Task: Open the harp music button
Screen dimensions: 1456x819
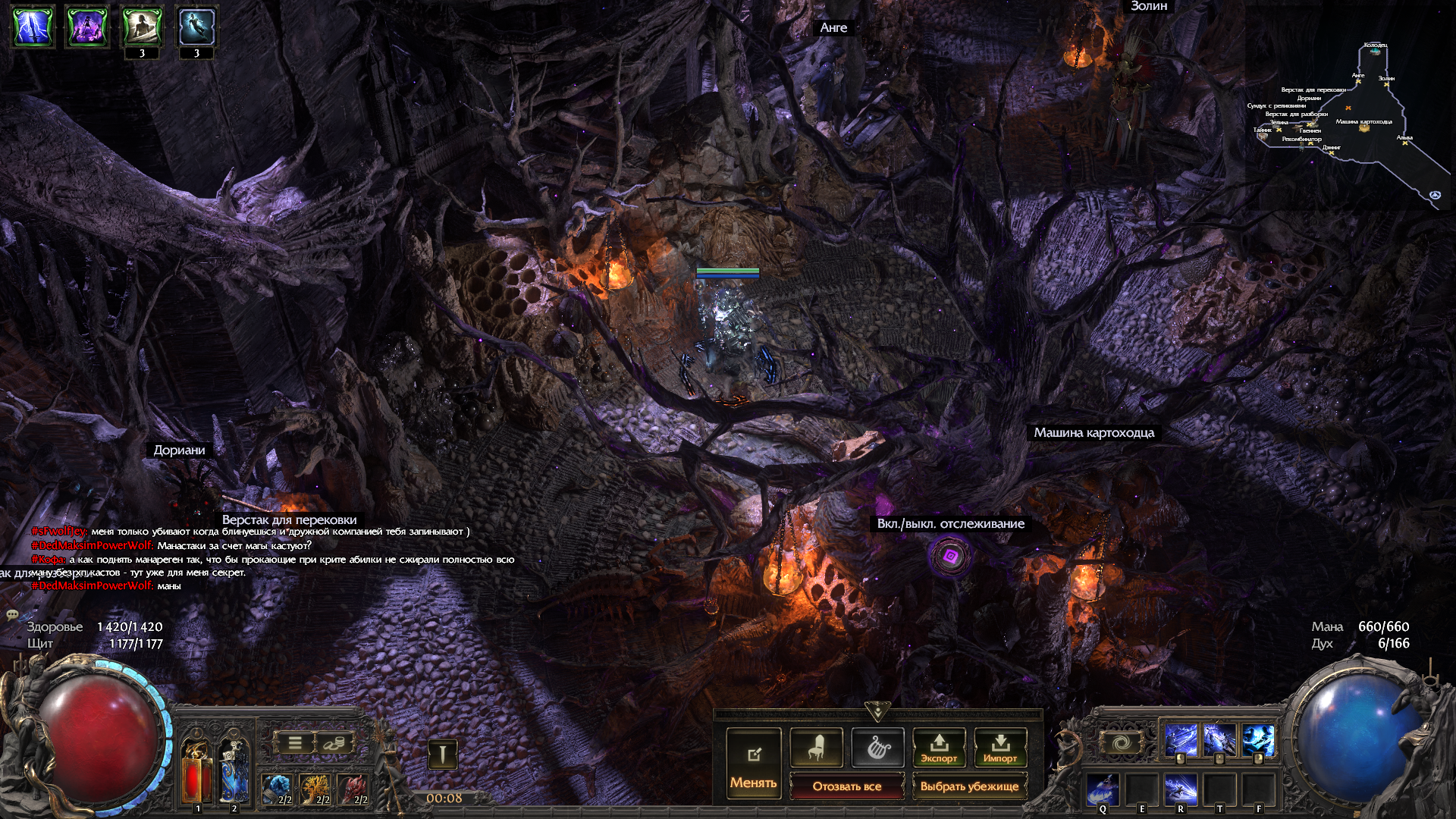Action: (877, 748)
